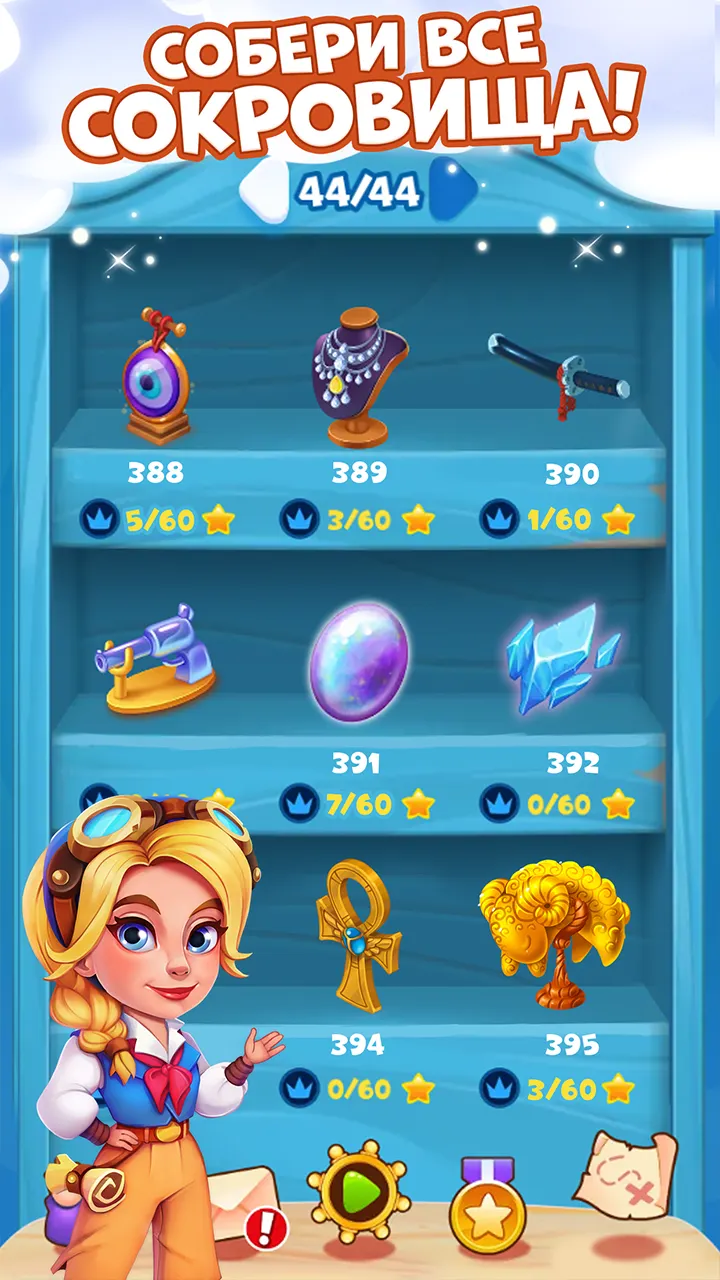
Task: Pick the silver revolver treasure
Action: click(157, 657)
